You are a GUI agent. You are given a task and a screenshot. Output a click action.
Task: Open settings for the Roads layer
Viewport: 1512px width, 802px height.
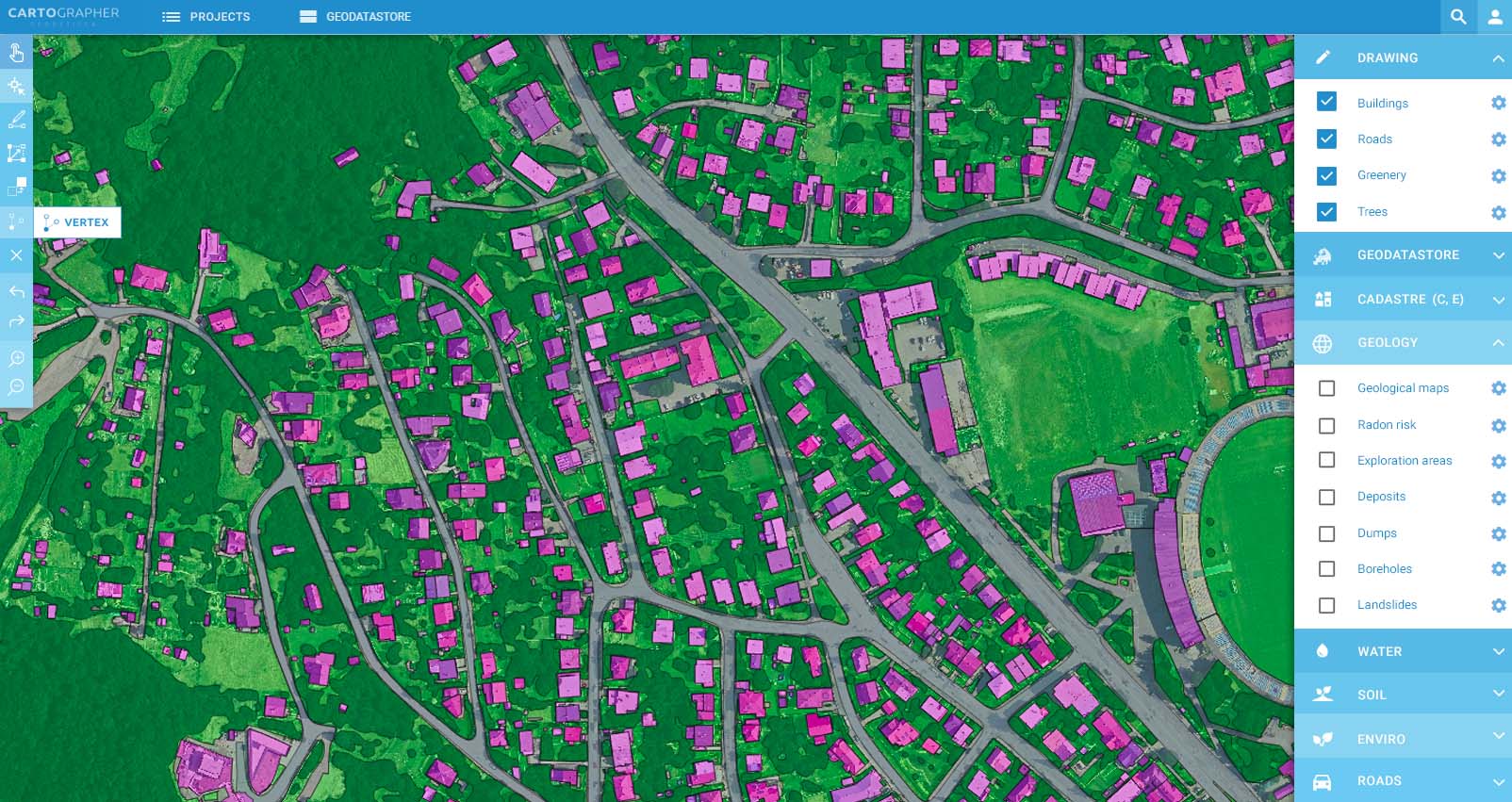(1498, 139)
